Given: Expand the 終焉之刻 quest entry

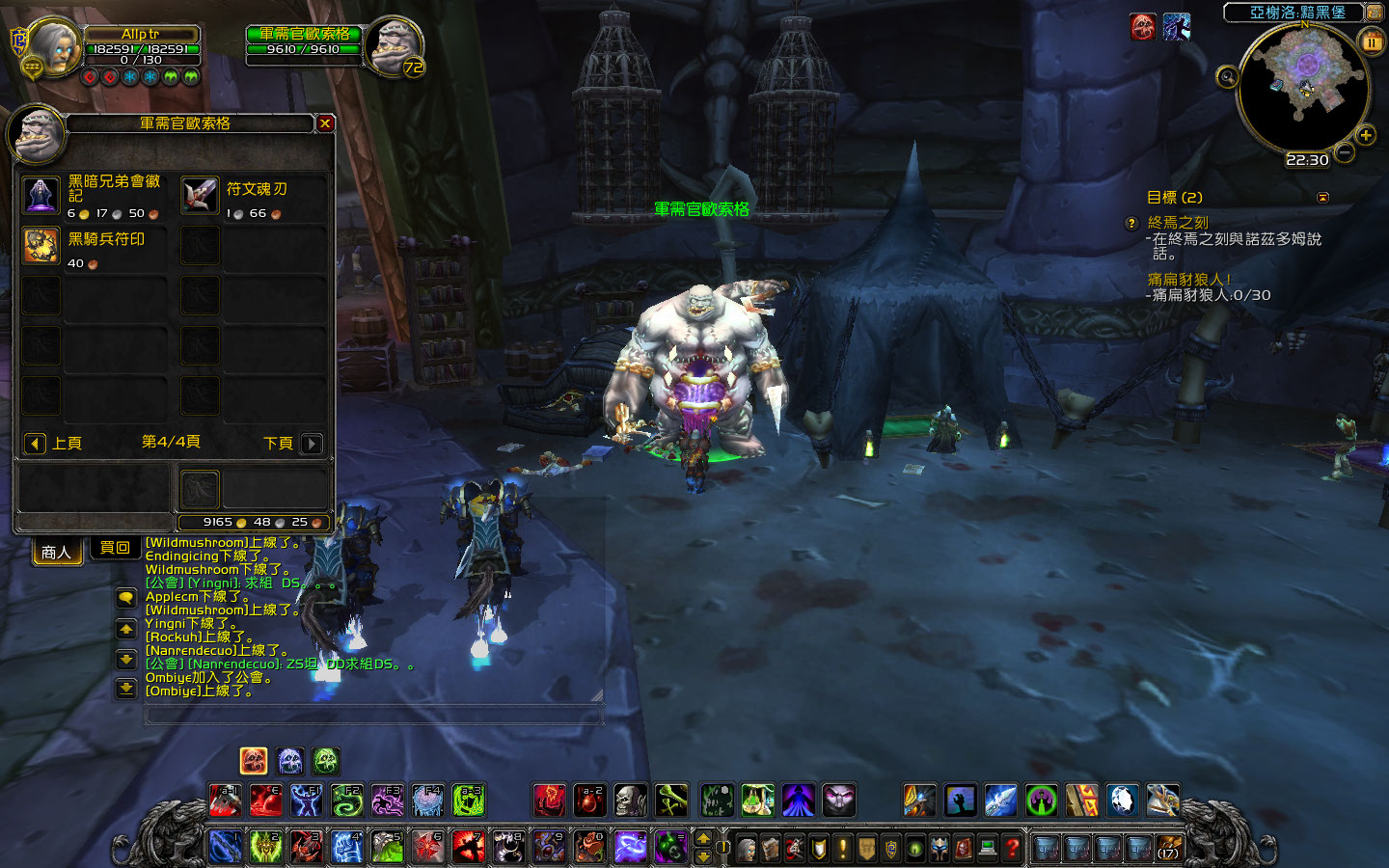Looking at the screenshot, I should 1179,223.
